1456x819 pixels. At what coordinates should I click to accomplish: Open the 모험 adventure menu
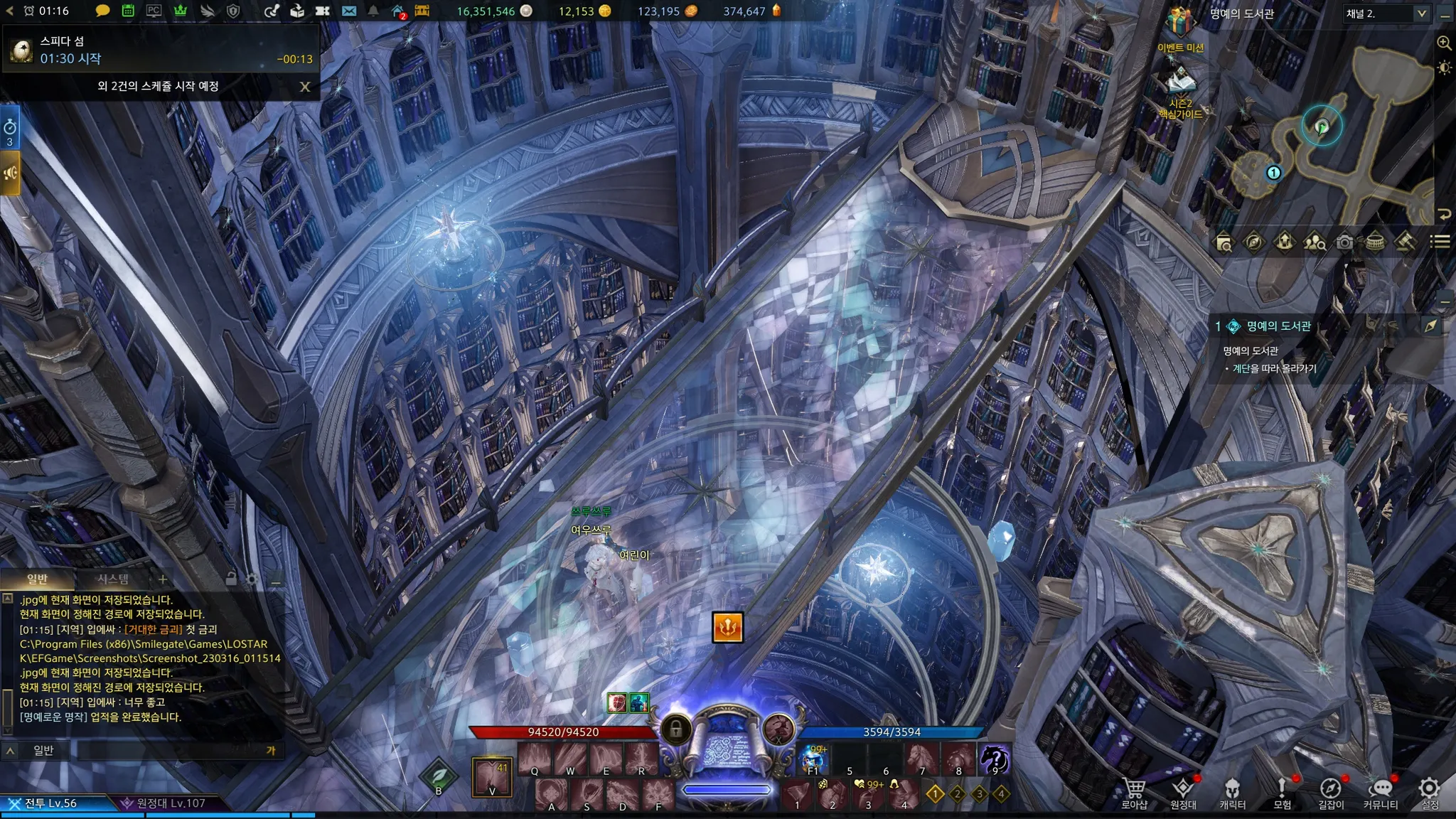1282,791
